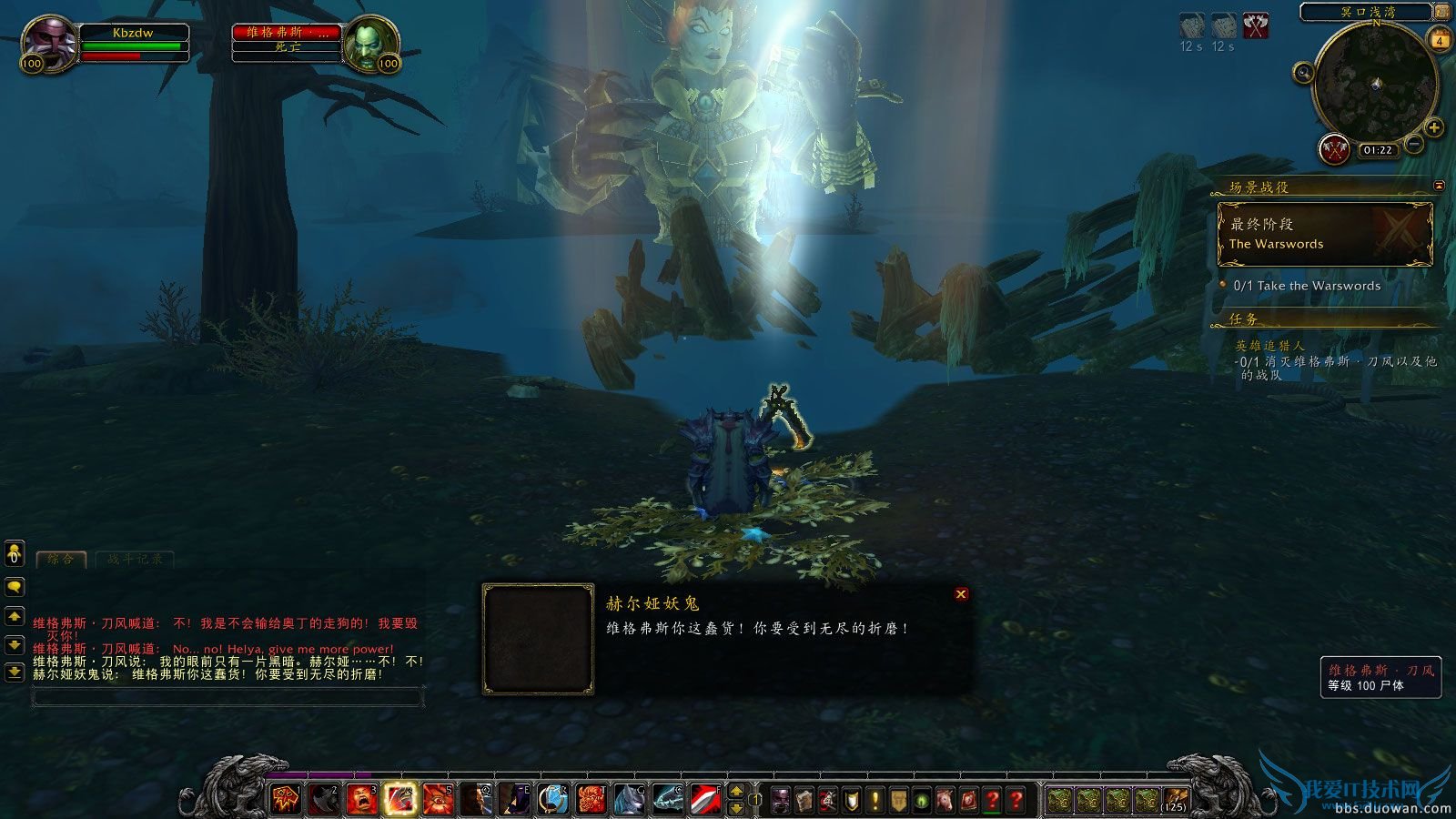
Task: Use the frost creature ability bound to G
Action: coord(628,795)
